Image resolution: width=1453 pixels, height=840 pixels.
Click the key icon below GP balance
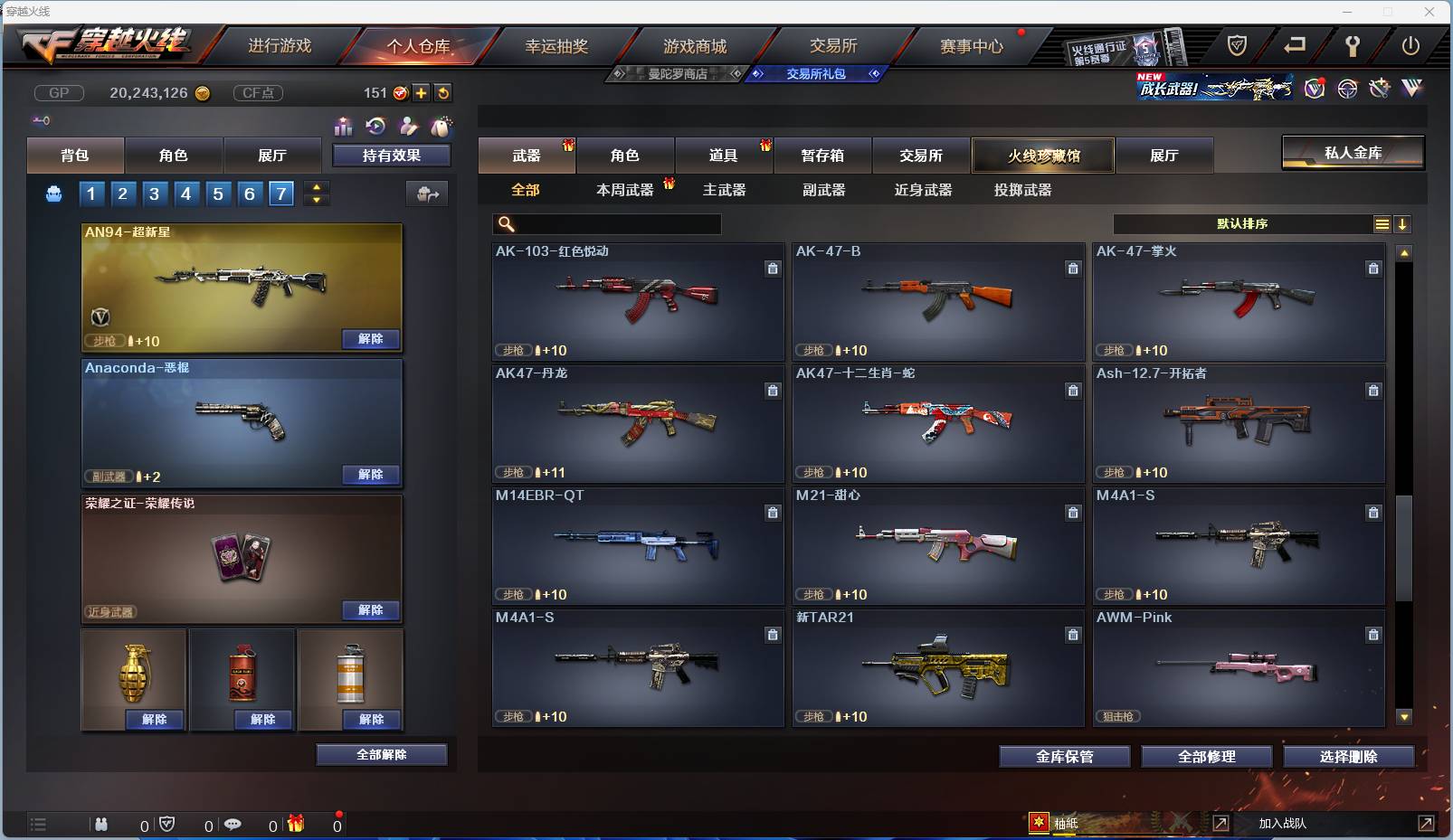tap(41, 119)
